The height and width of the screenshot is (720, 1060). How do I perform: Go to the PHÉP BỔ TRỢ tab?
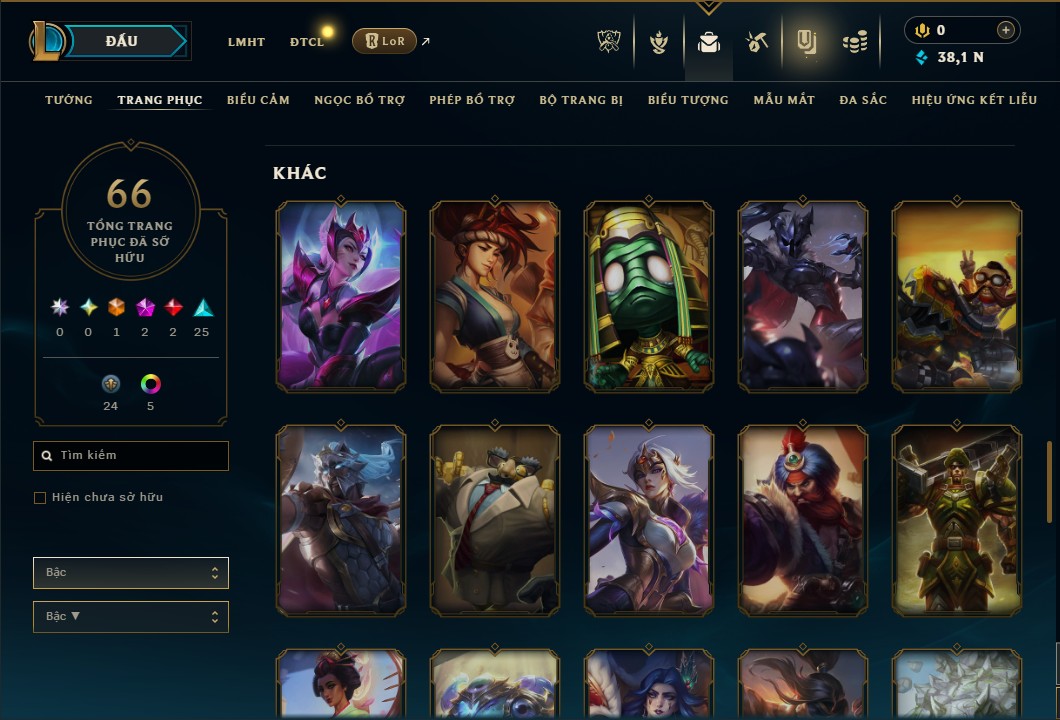(x=472, y=100)
